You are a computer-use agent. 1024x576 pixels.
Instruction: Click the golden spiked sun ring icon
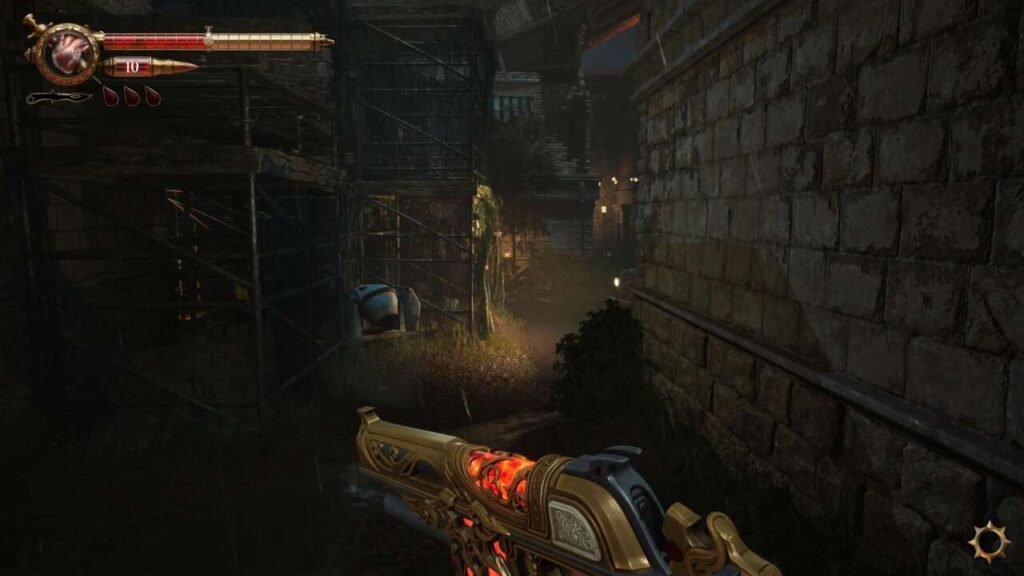click(x=988, y=541)
